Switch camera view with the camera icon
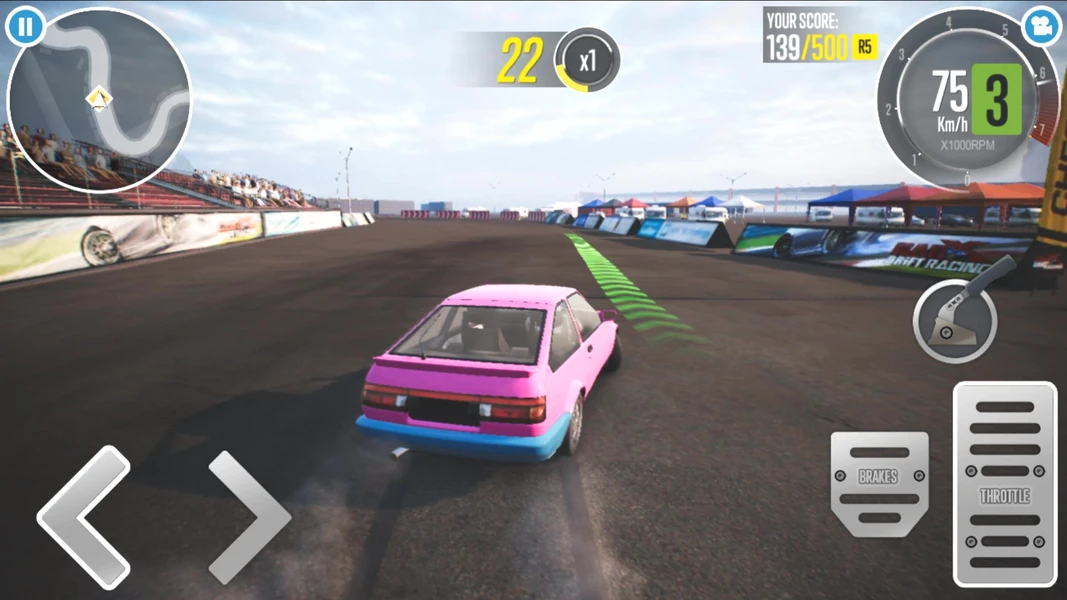Viewport: 1067px width, 600px height. coord(1041,27)
